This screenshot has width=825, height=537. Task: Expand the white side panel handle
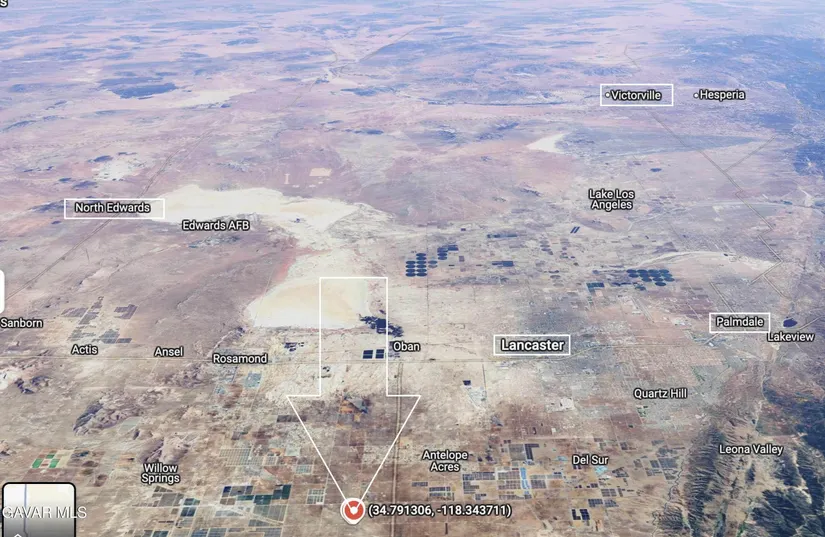point(2,291)
